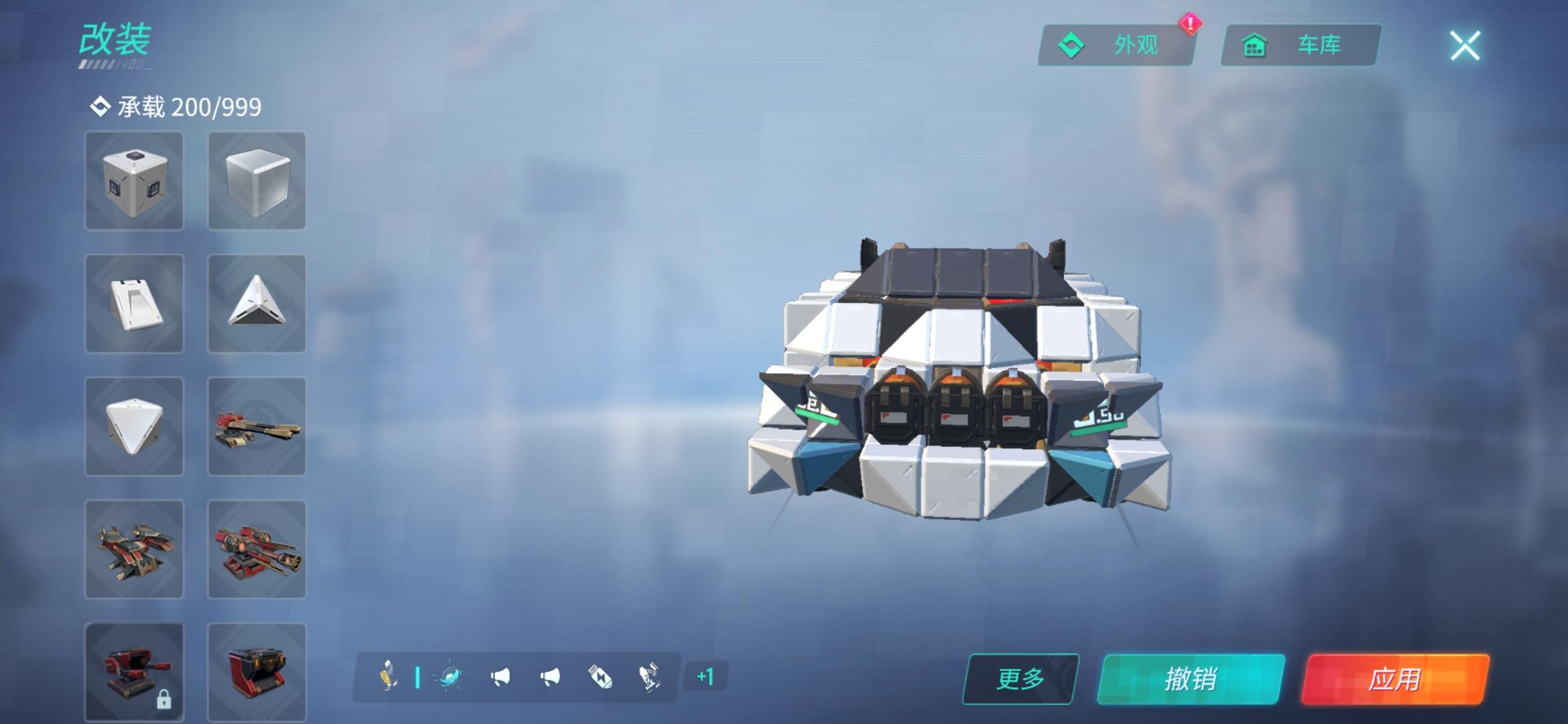Pick the inverted white corner block

pyautogui.click(x=134, y=426)
